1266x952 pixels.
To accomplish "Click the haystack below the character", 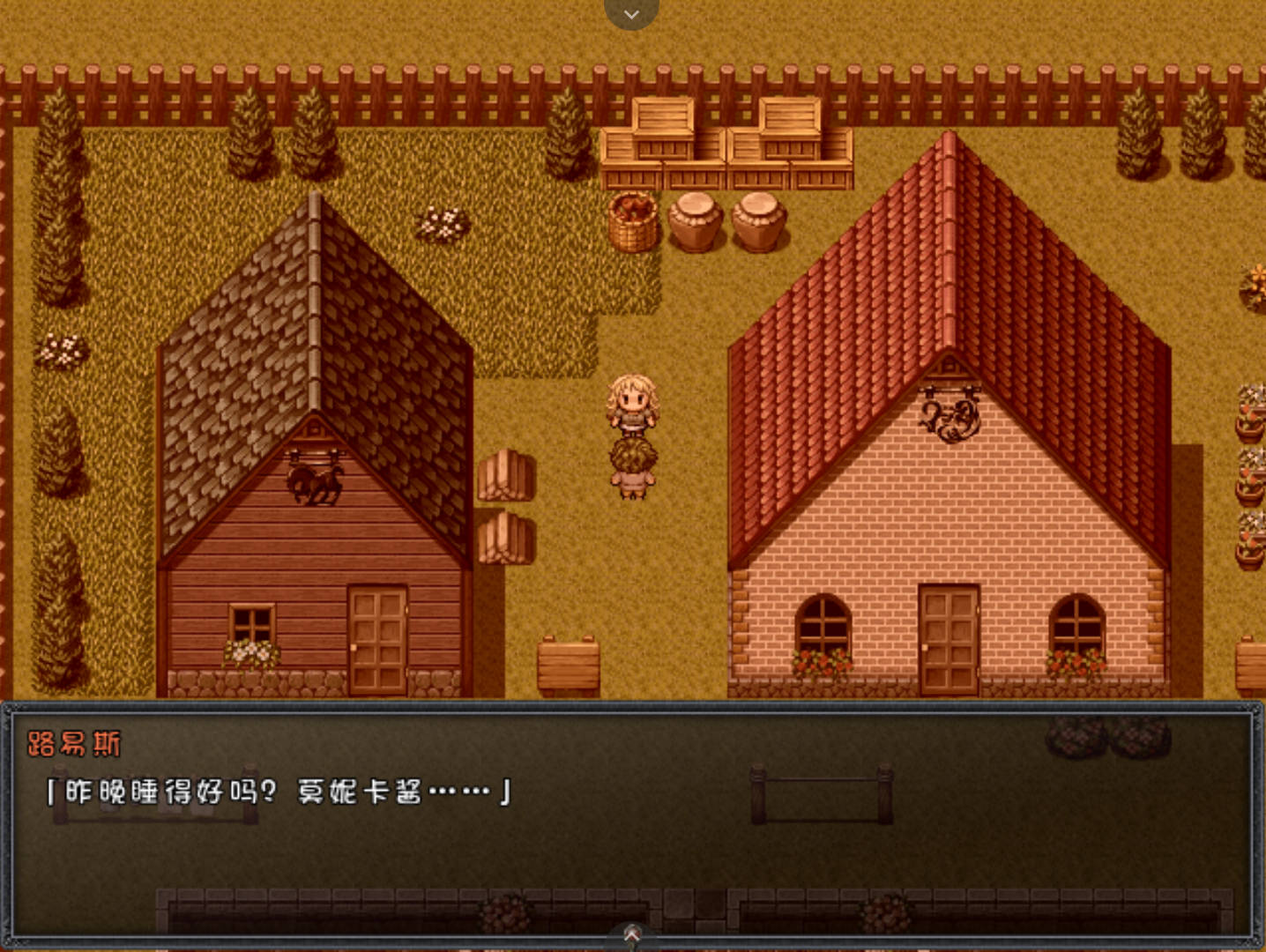I will click(633, 458).
